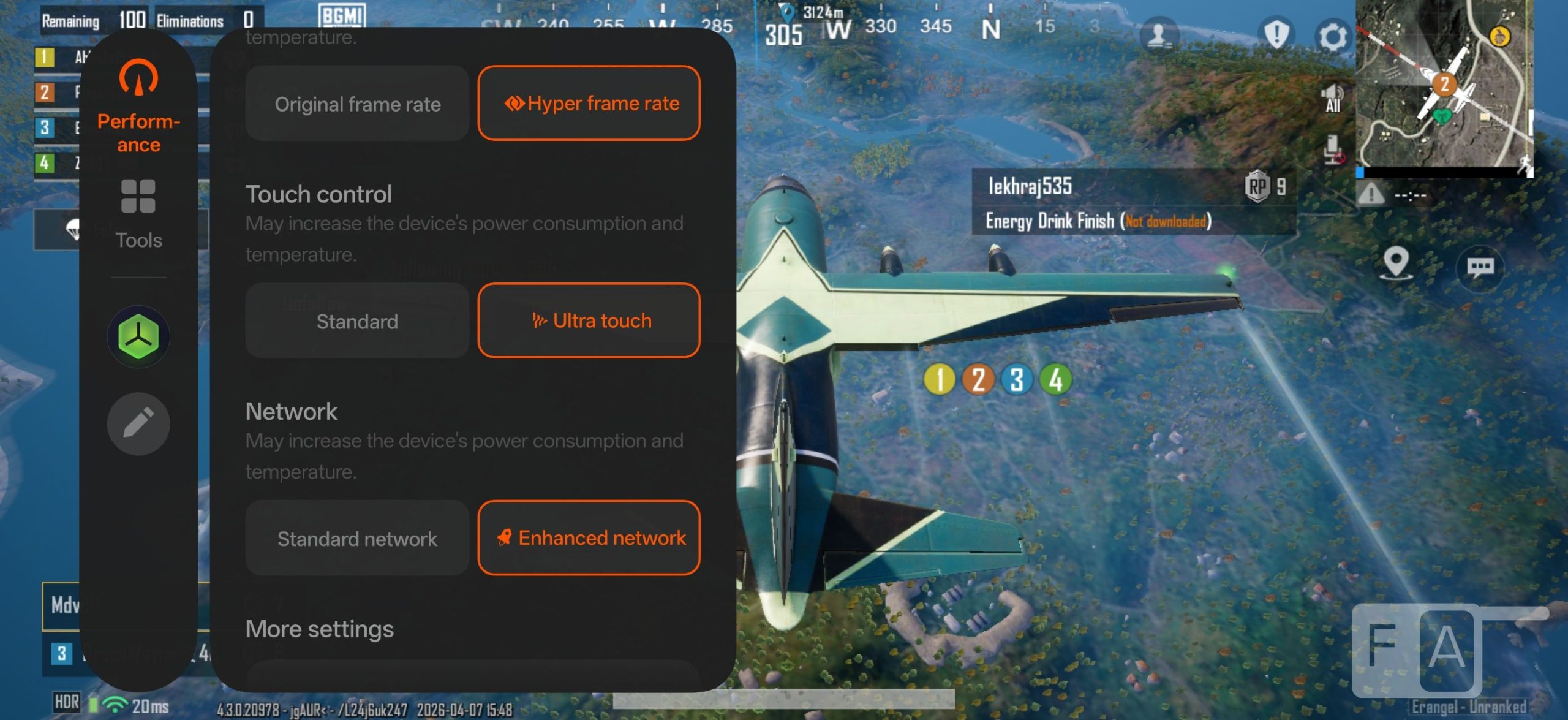The width and height of the screenshot is (1568, 720).
Task: Open the quick chat bubble
Action: pyautogui.click(x=1480, y=267)
